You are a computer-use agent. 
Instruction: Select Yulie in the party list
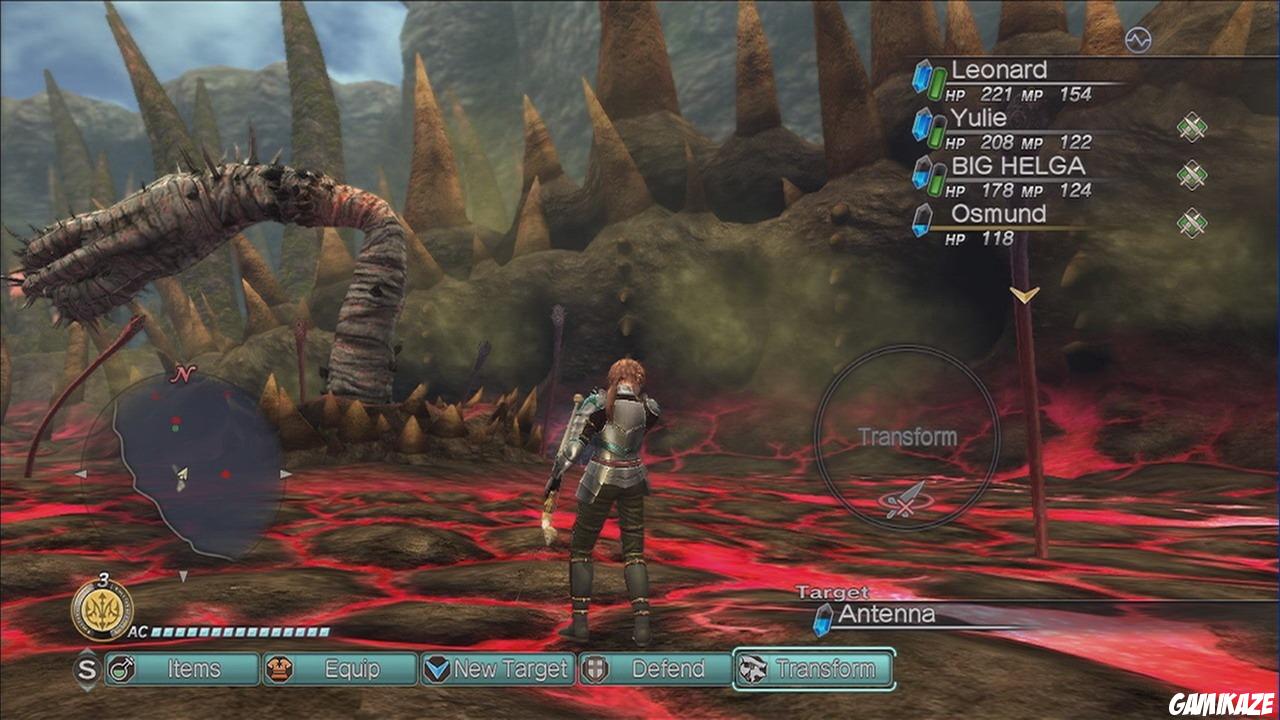[978, 119]
